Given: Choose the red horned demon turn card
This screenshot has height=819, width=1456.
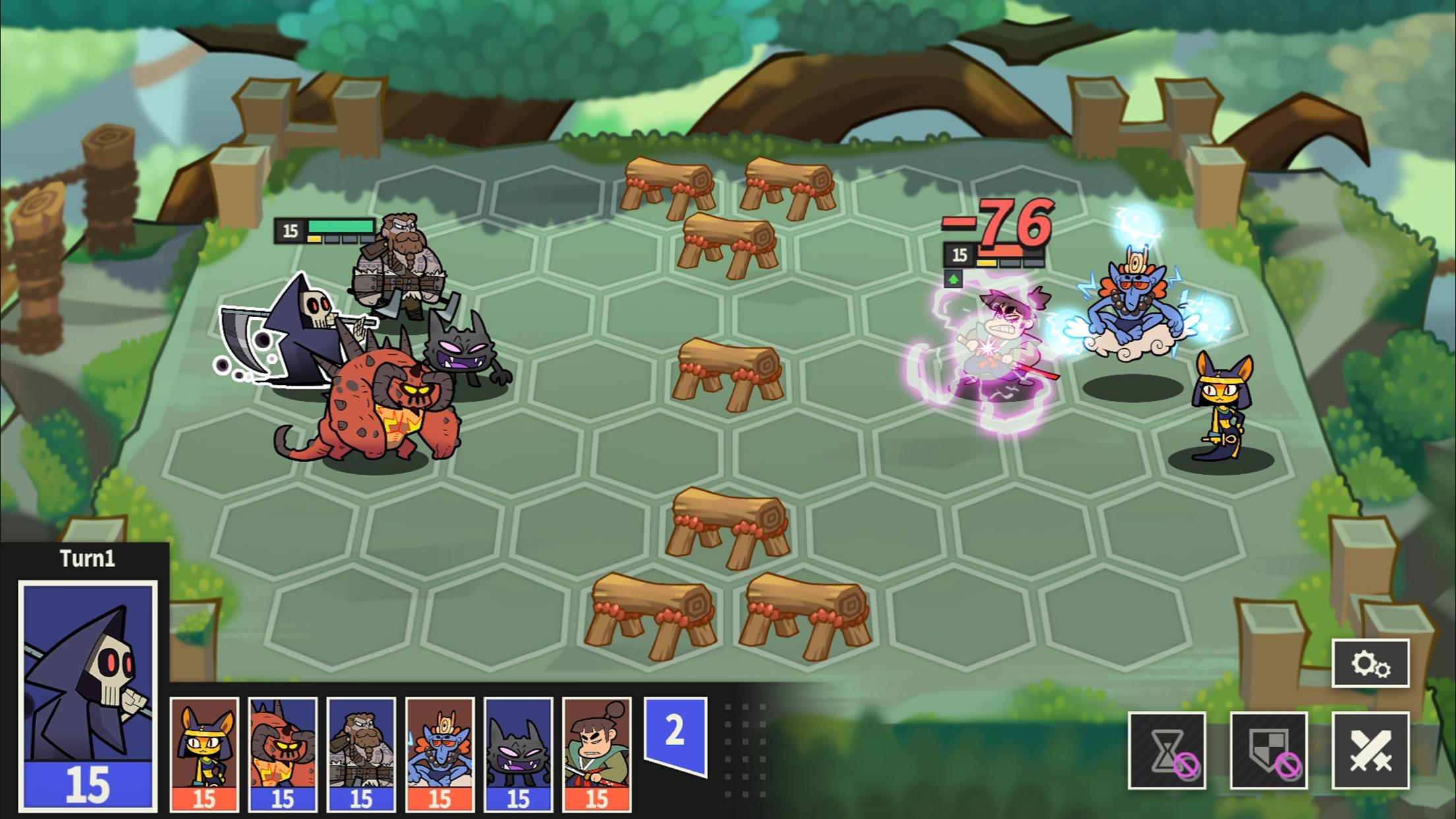Looking at the screenshot, I should coord(283,754).
